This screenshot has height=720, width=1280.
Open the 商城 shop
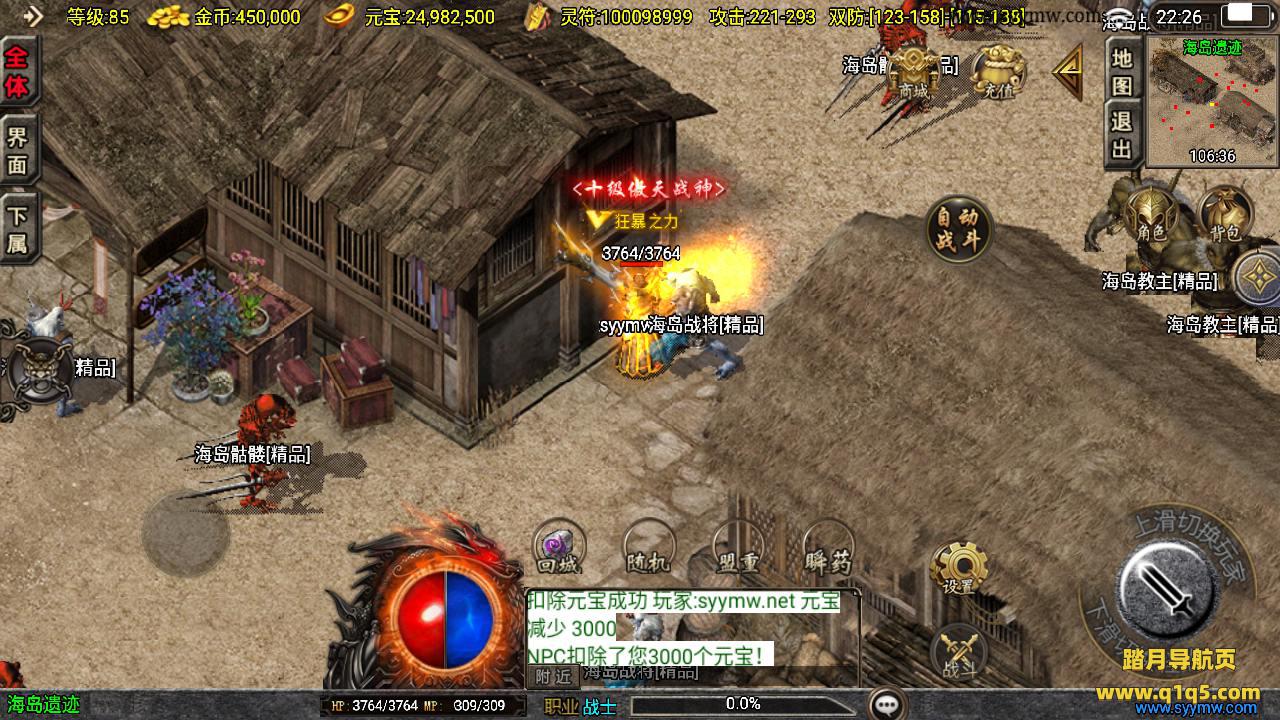914,70
